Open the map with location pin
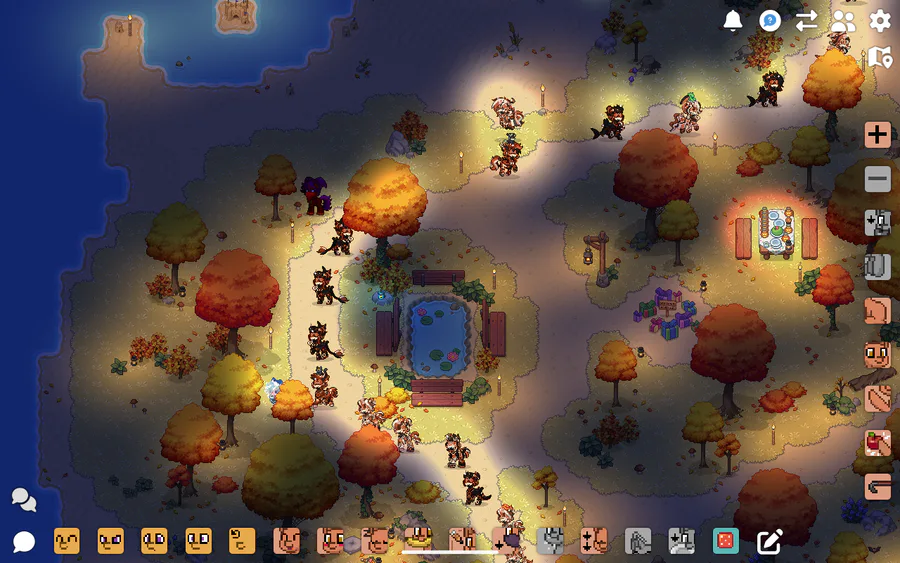This screenshot has height=563, width=900. pos(880,58)
